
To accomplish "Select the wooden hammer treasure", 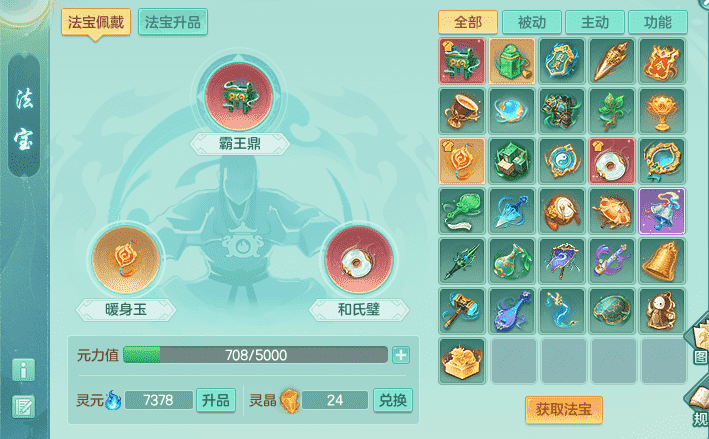I will click(462, 310).
